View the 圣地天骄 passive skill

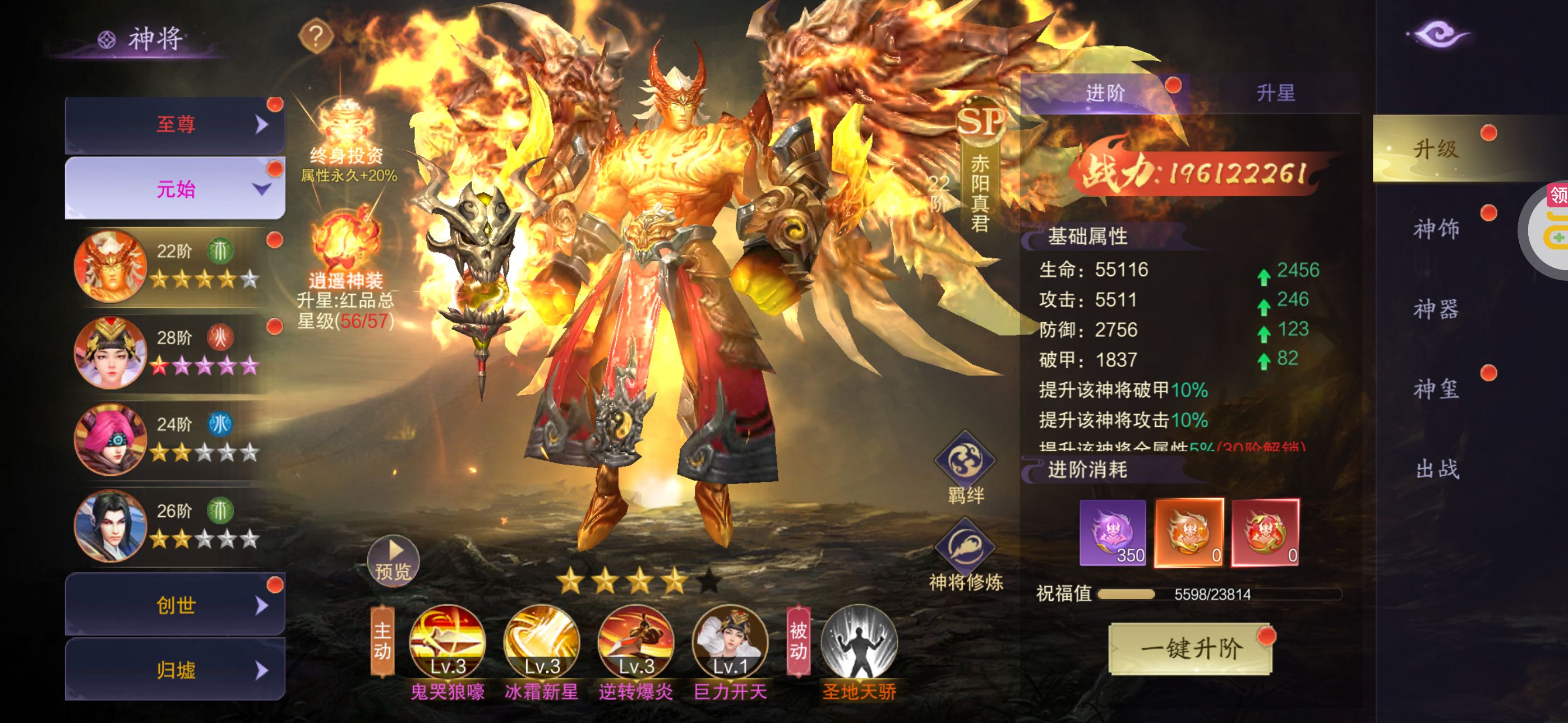[859, 642]
